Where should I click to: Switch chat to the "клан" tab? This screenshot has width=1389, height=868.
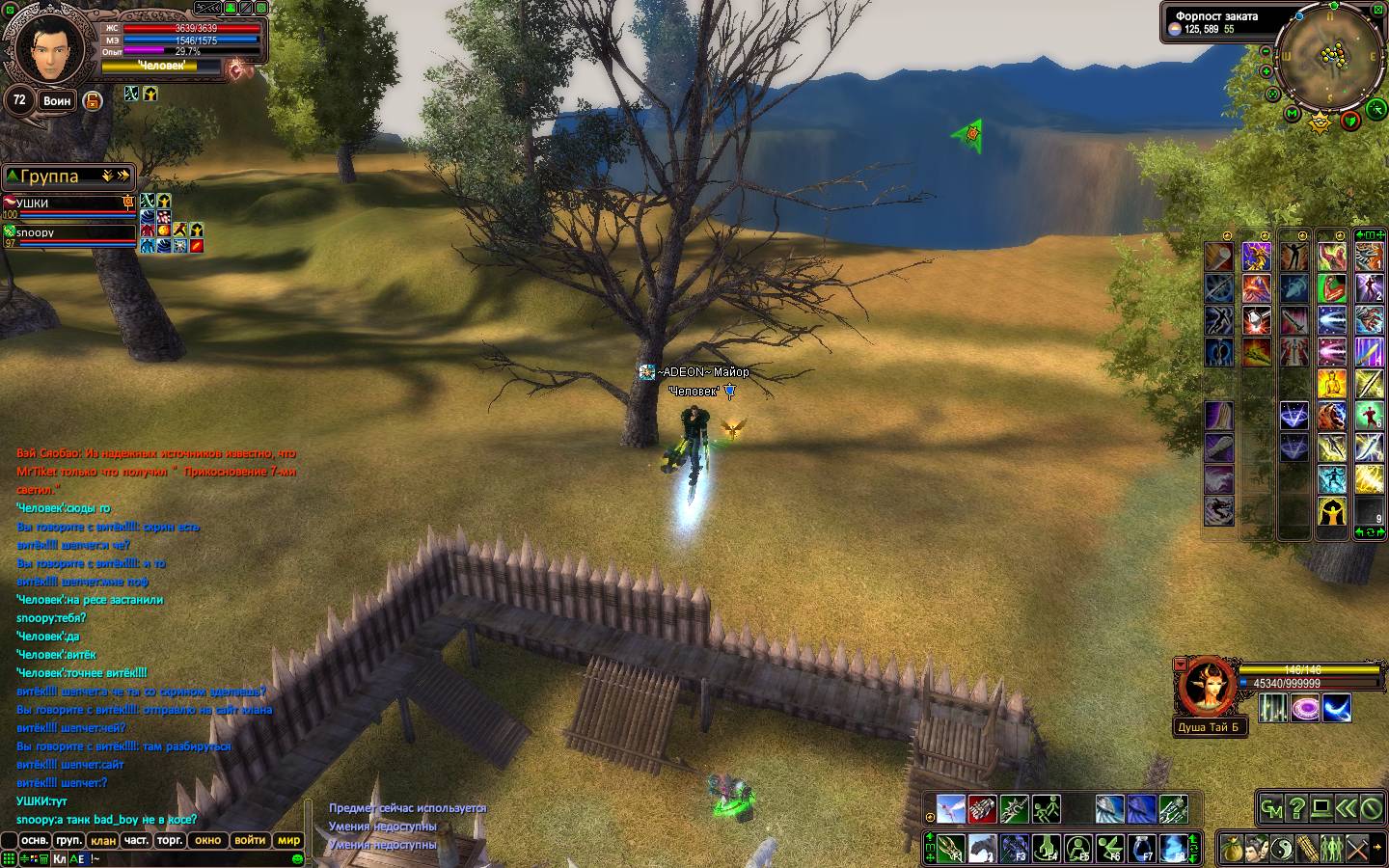pyautogui.click(x=103, y=841)
